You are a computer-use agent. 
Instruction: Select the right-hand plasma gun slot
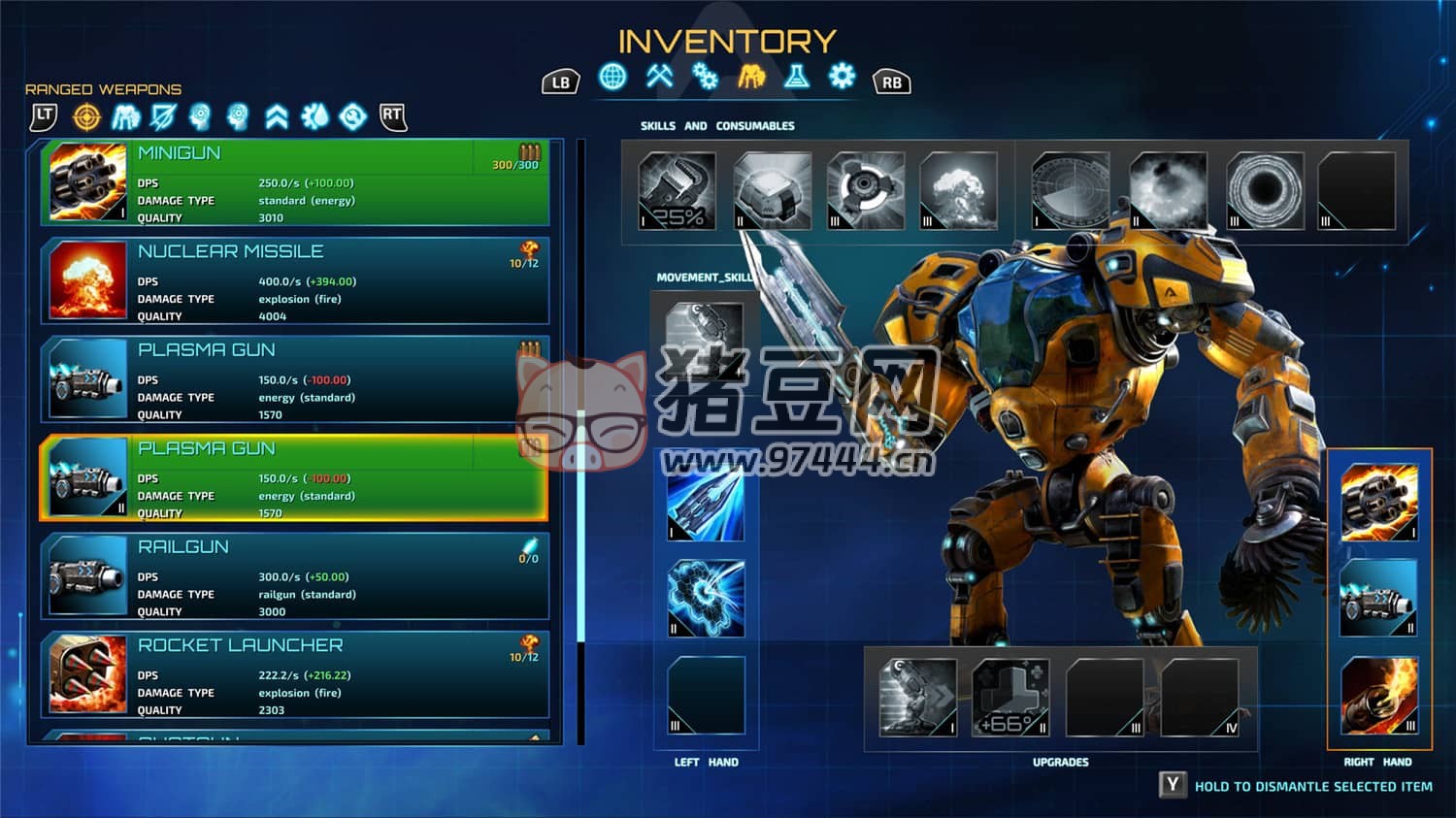pyautogui.click(x=1379, y=598)
